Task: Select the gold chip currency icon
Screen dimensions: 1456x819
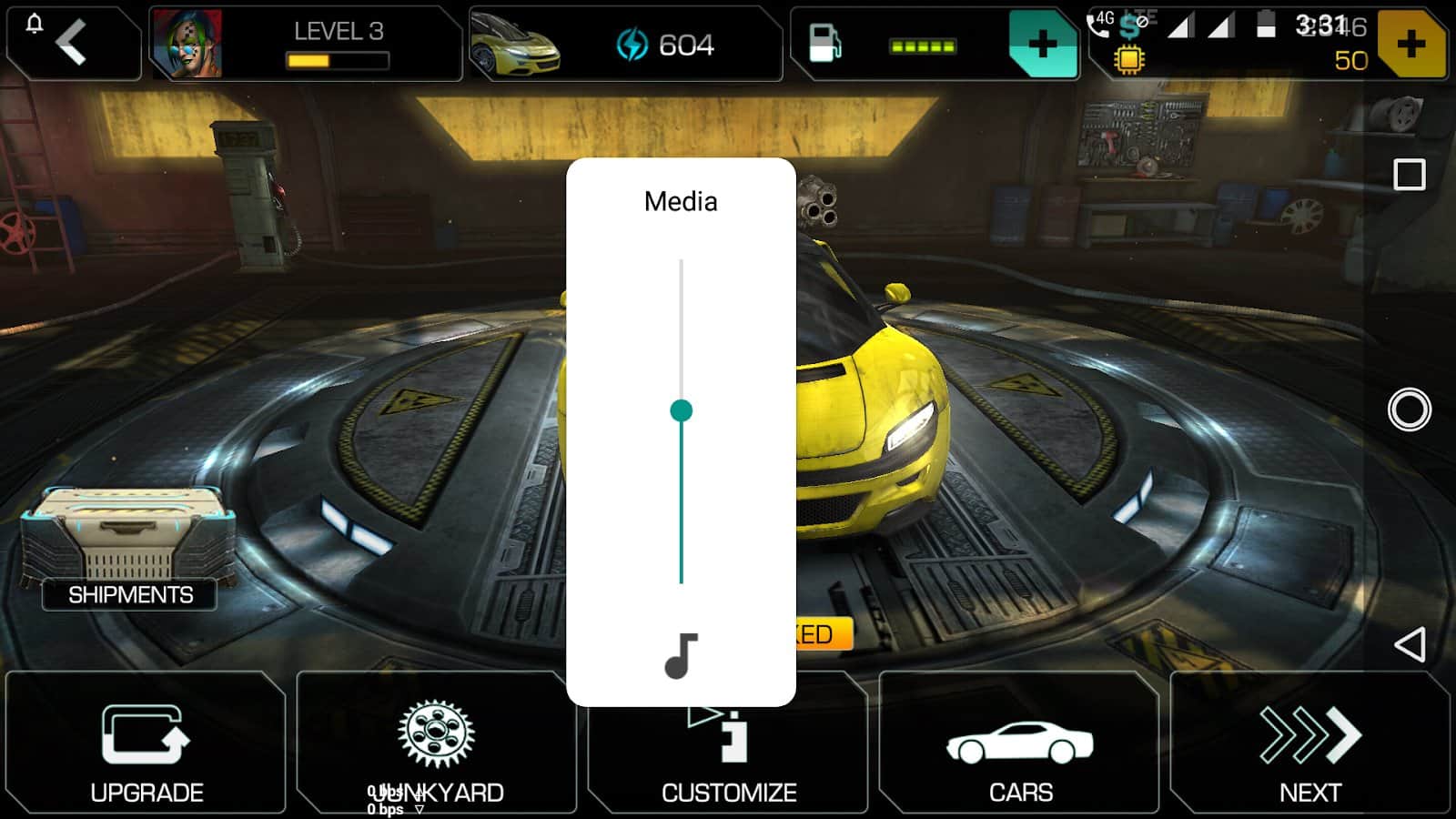Action: [x=1128, y=60]
